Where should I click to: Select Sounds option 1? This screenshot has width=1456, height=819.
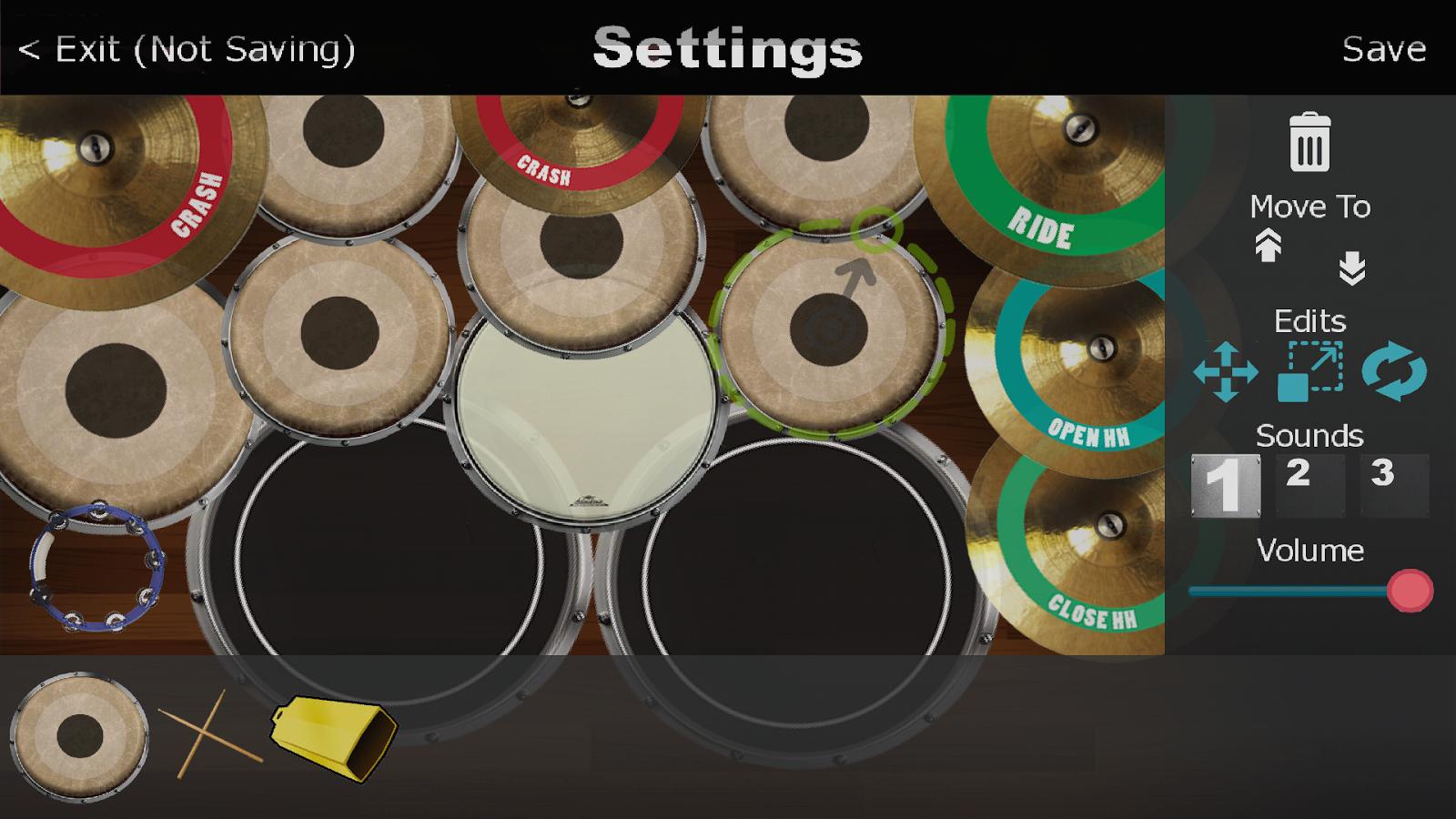coord(1227,487)
